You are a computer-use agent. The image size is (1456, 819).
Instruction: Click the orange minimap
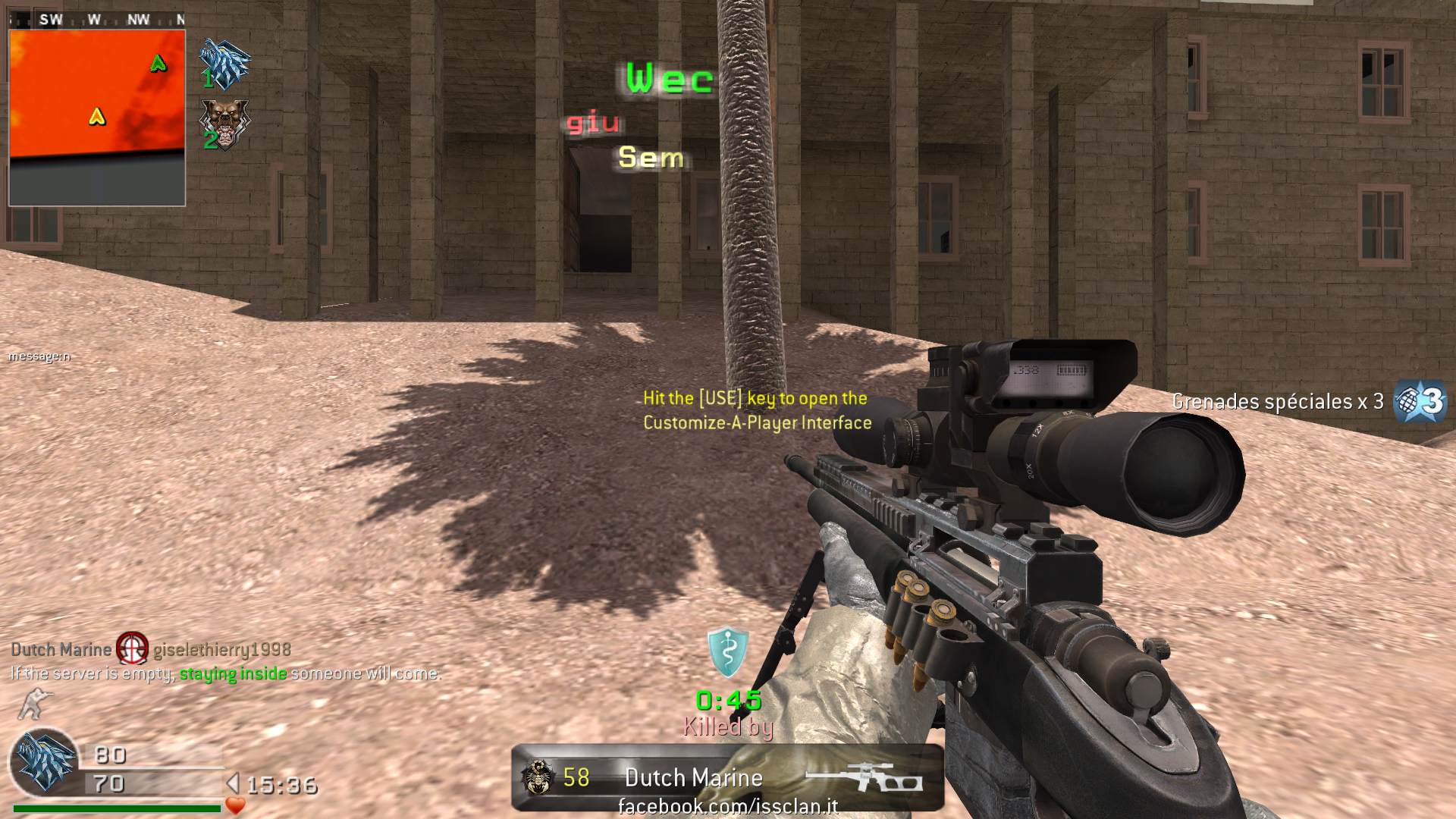click(96, 118)
